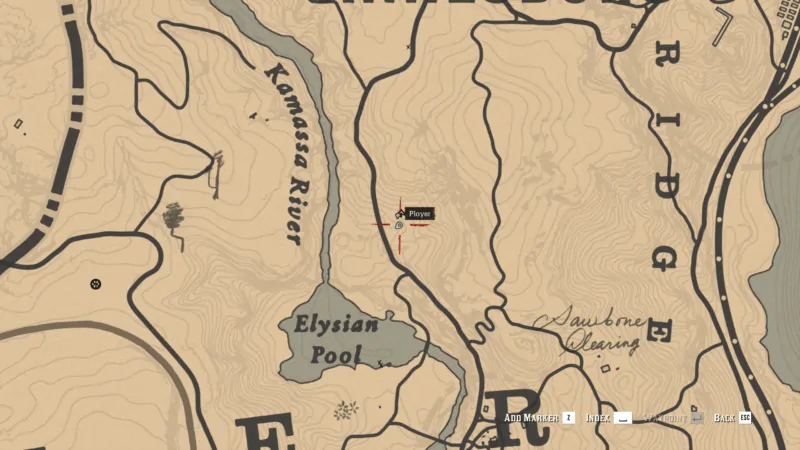This screenshot has height=450, width=800.
Task: Select the round black map marker icon
Action: point(96,284)
